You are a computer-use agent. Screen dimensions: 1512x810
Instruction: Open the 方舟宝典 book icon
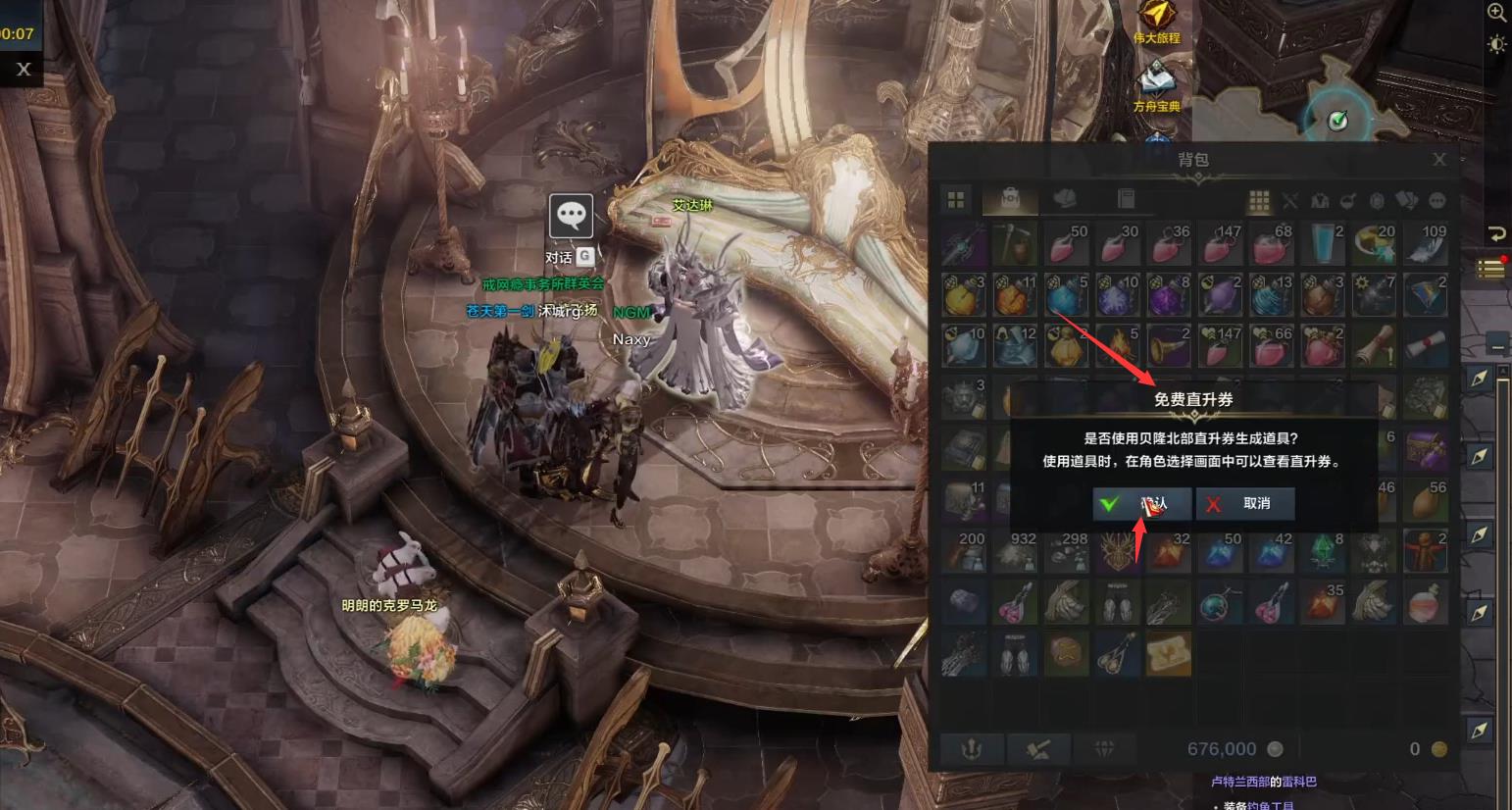pyautogui.click(x=1157, y=82)
